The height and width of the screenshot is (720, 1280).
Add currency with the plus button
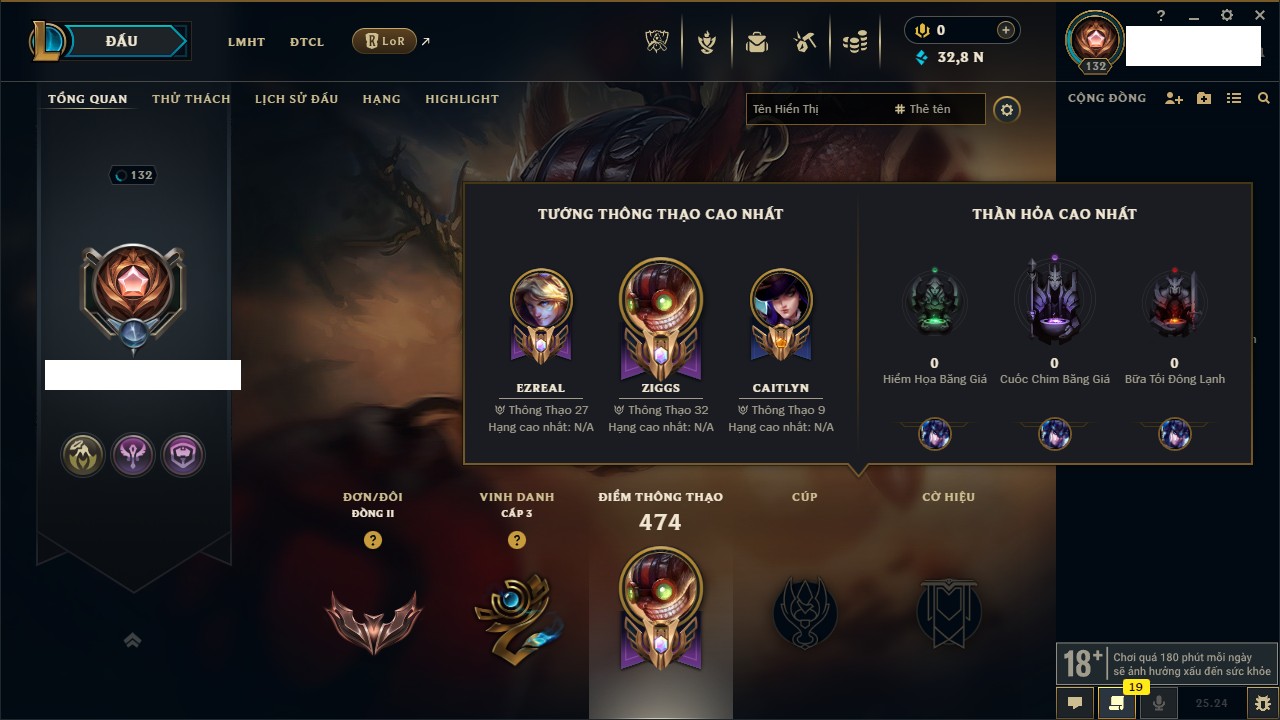click(x=1006, y=30)
